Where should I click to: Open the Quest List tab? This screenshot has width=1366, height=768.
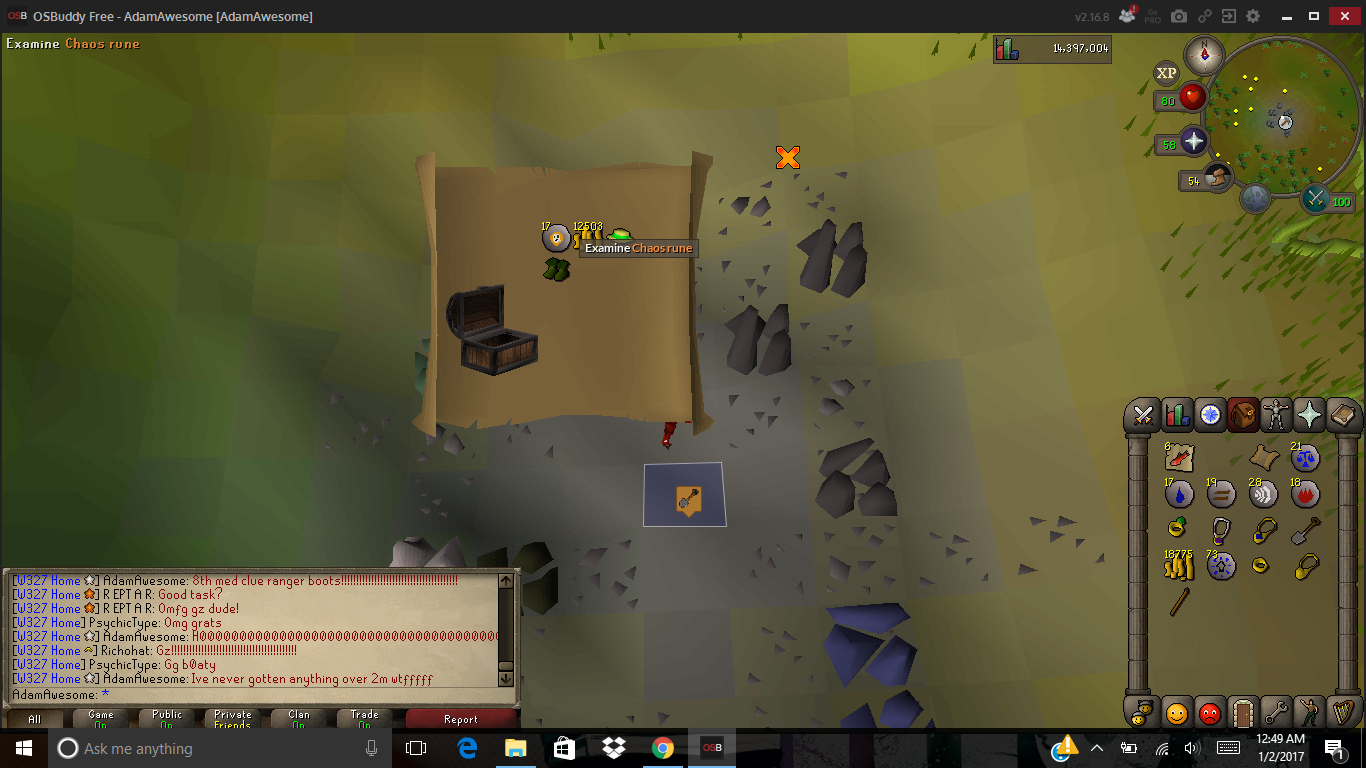coord(1210,414)
